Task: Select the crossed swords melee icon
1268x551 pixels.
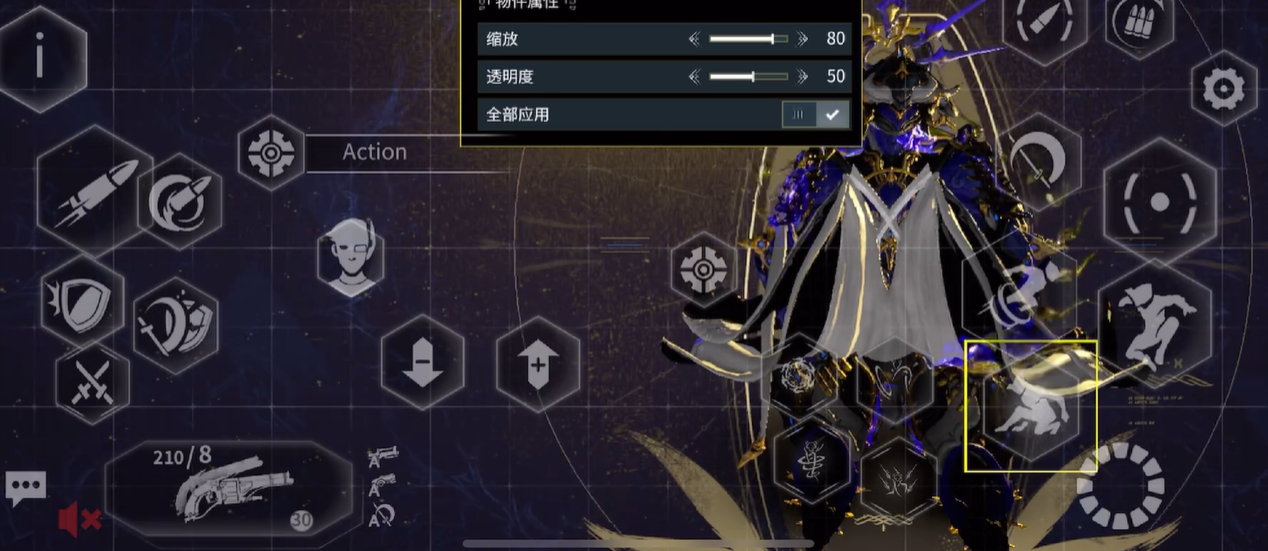Action: 92,383
